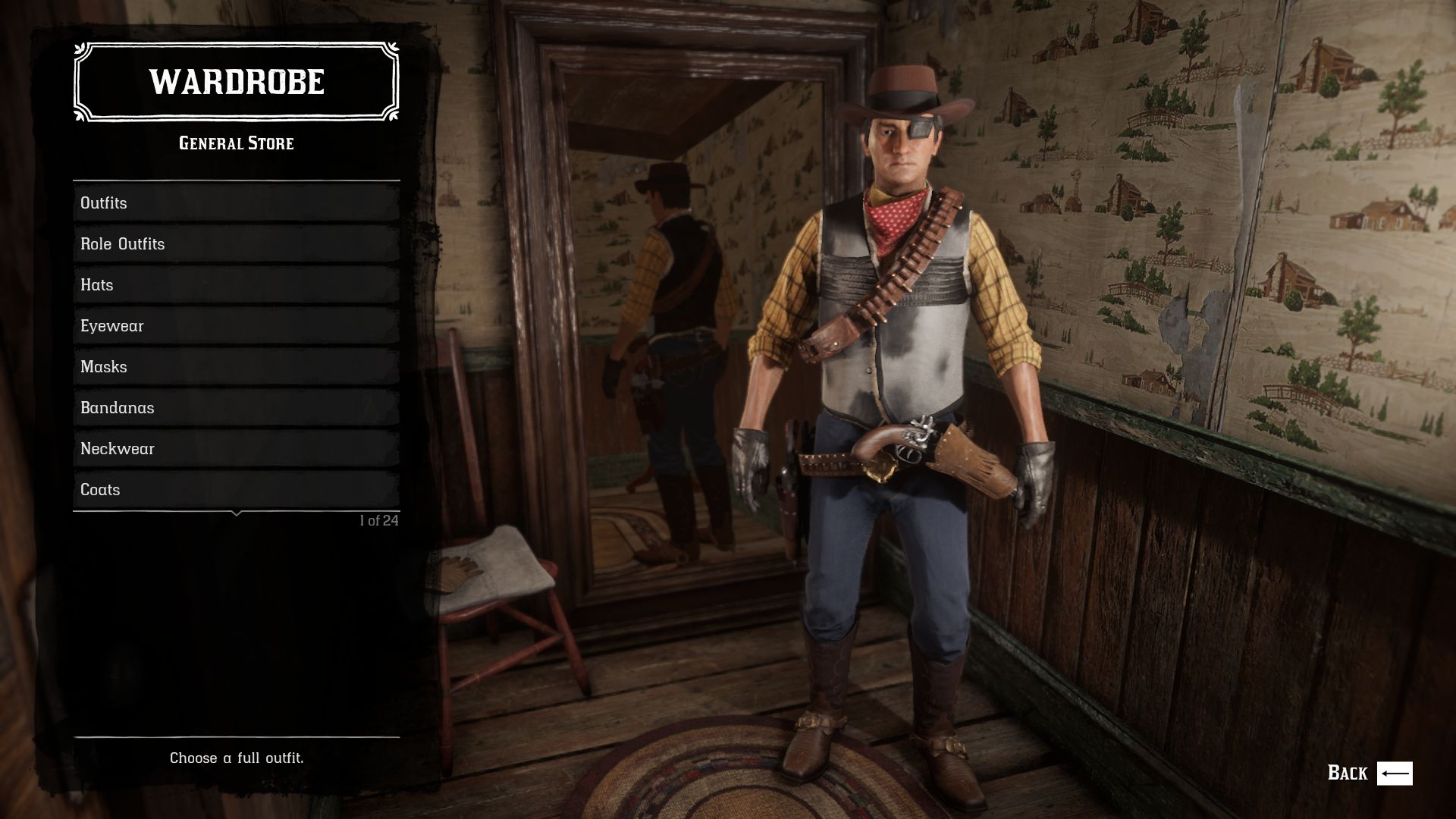Click the character's brown cowboy hat
The image size is (1456, 819).
click(x=902, y=91)
